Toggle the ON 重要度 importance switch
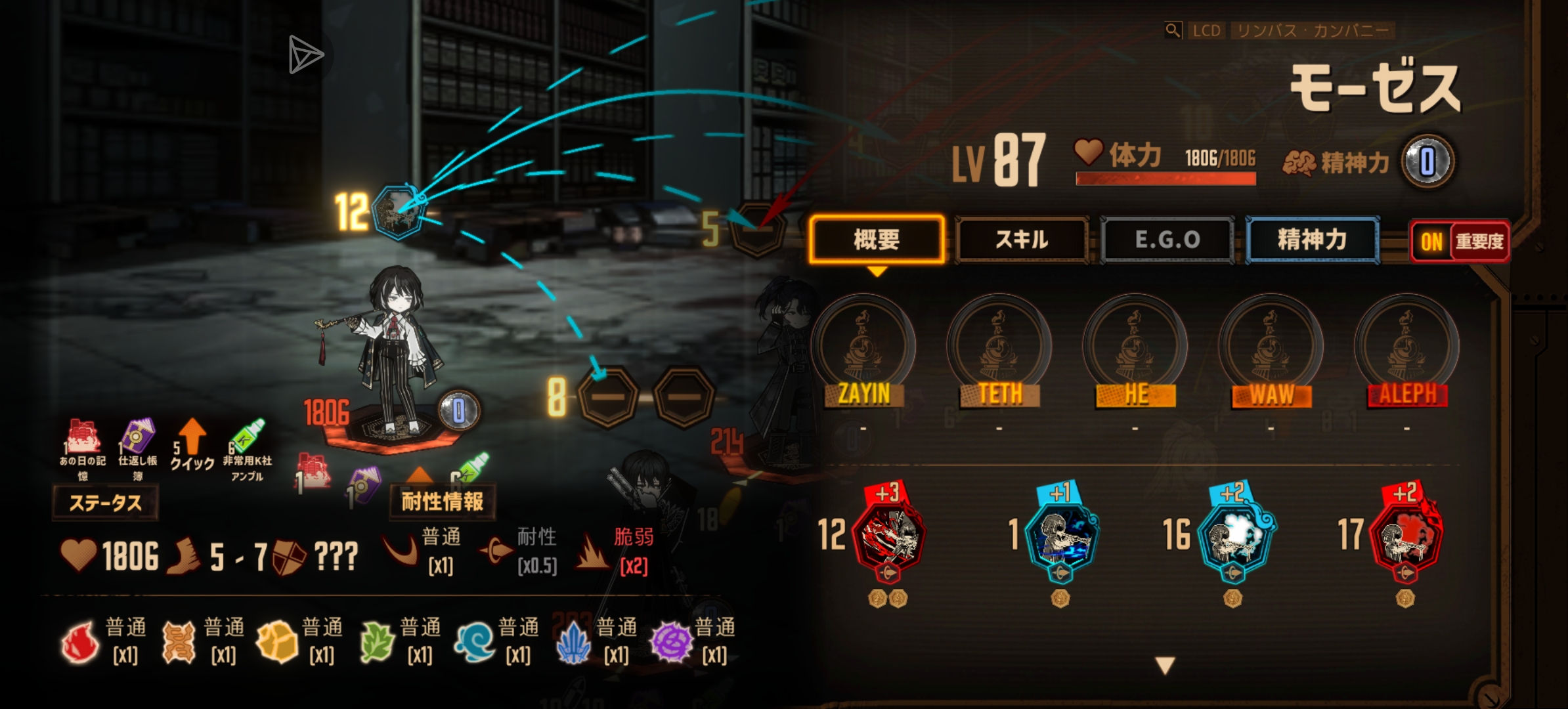Viewport: 1568px width, 709px height. pos(1460,242)
